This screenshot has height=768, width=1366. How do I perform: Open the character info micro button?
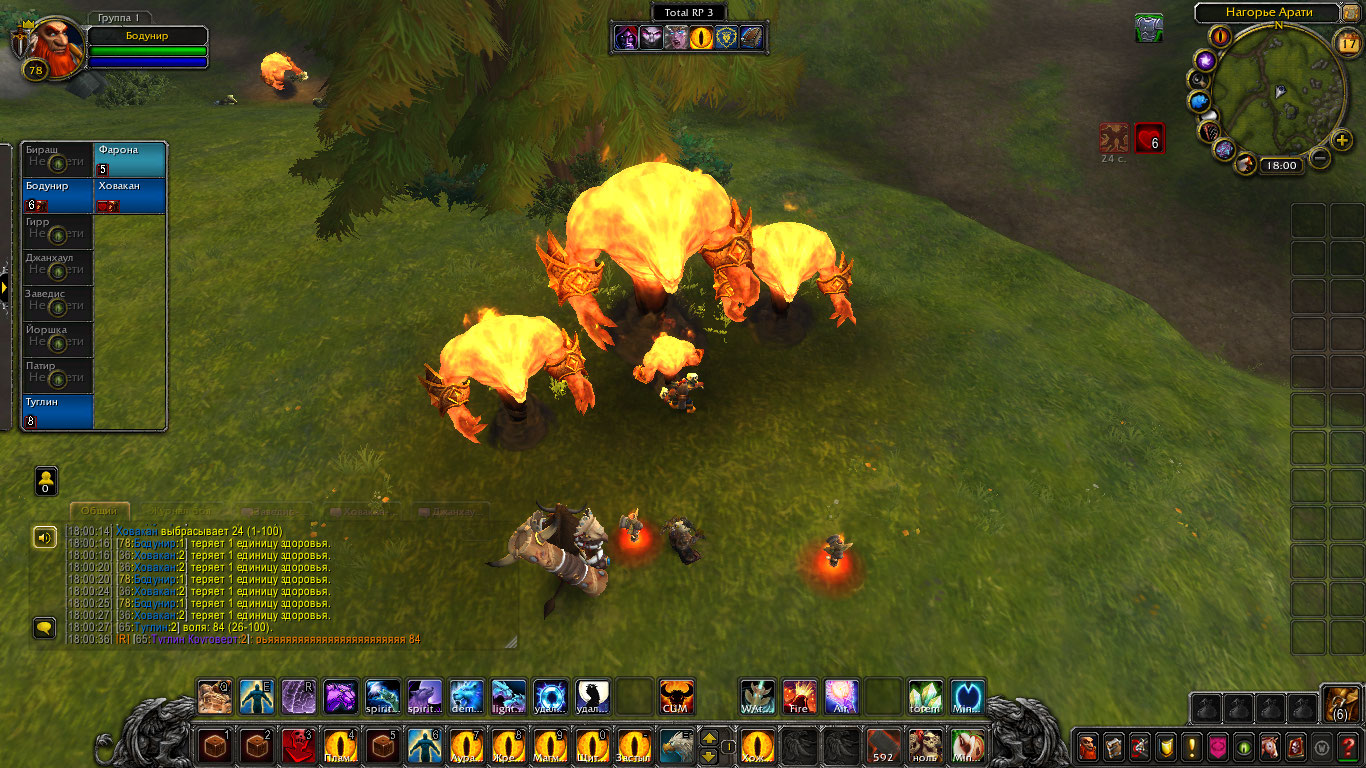(1086, 746)
